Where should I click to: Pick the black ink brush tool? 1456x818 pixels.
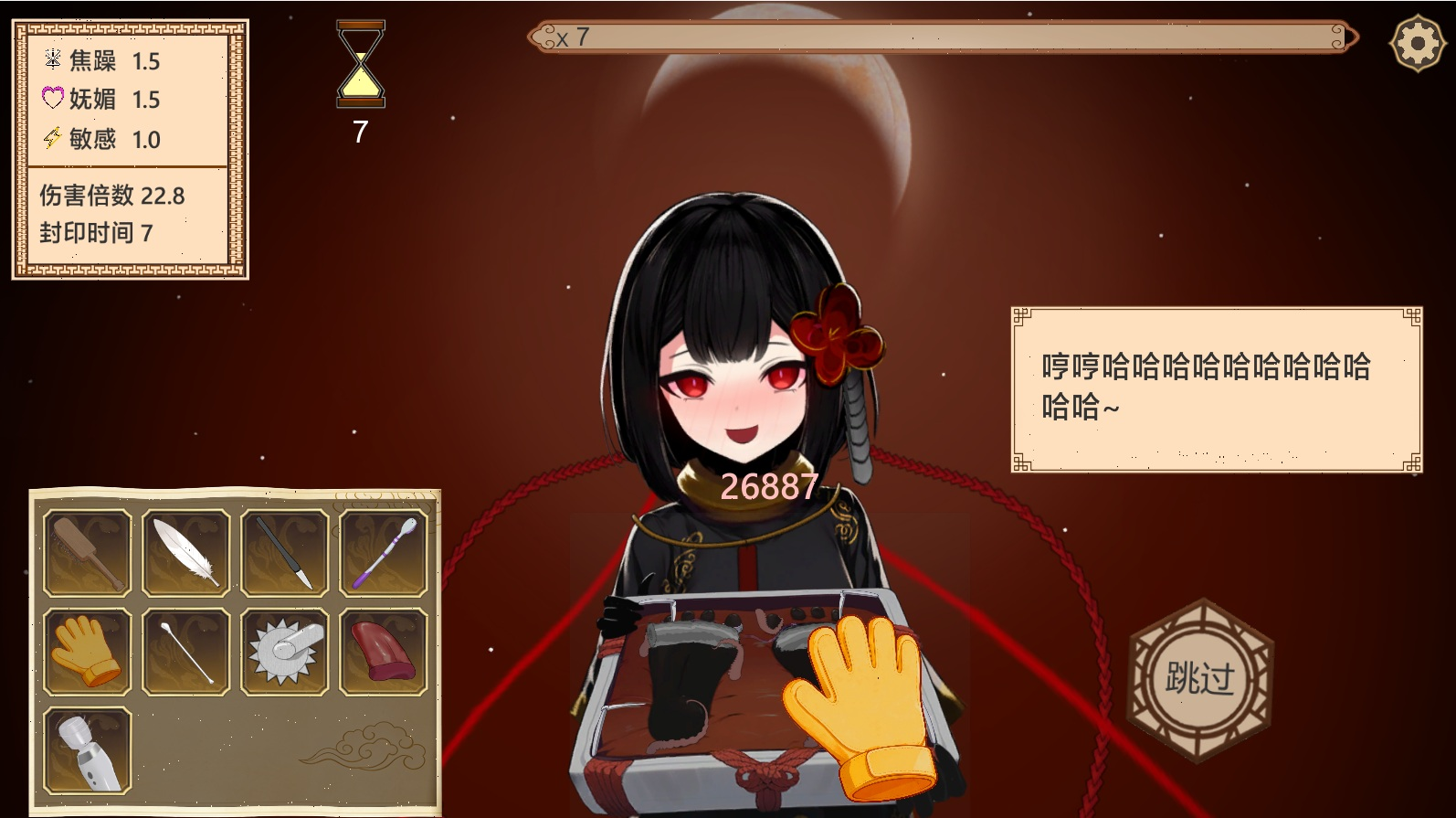[x=285, y=553]
